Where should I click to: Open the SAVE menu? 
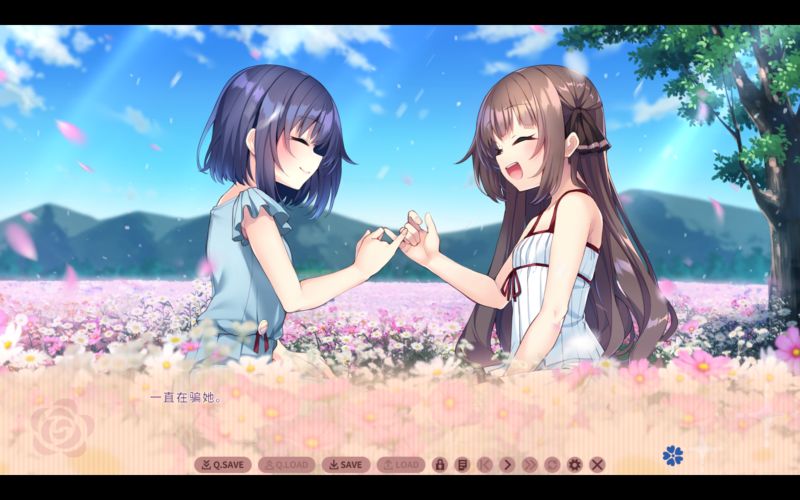tap(346, 464)
